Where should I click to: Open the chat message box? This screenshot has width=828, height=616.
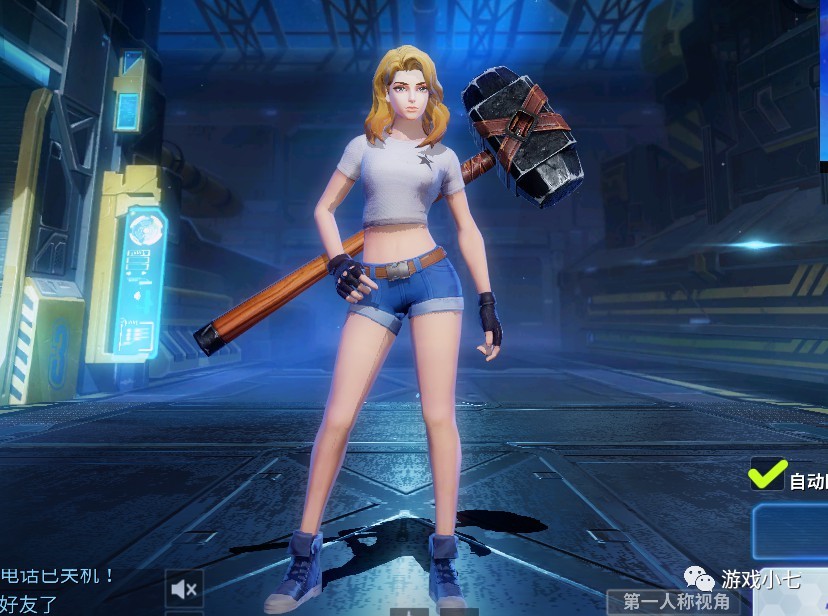click(60, 590)
